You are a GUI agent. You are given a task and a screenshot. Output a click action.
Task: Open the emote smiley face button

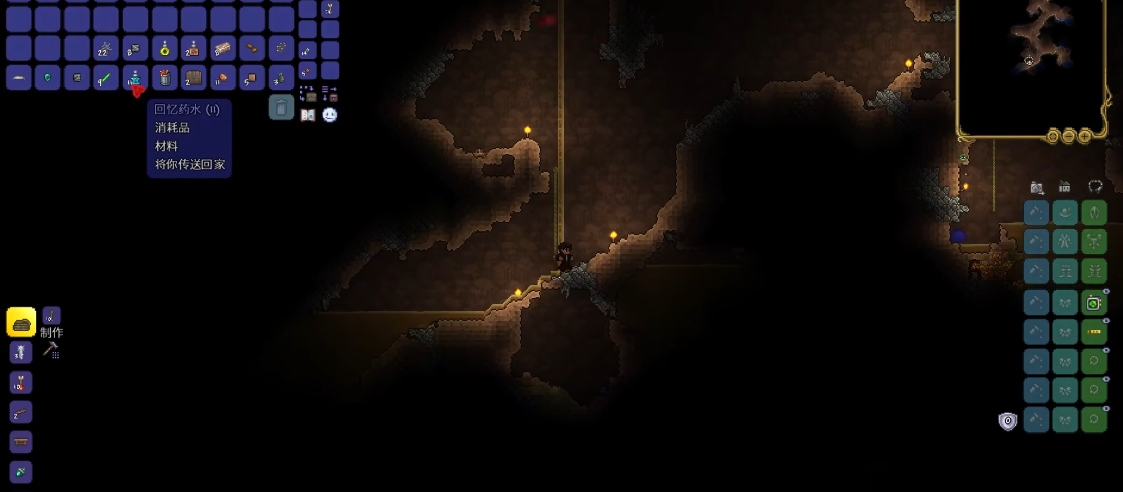point(330,115)
